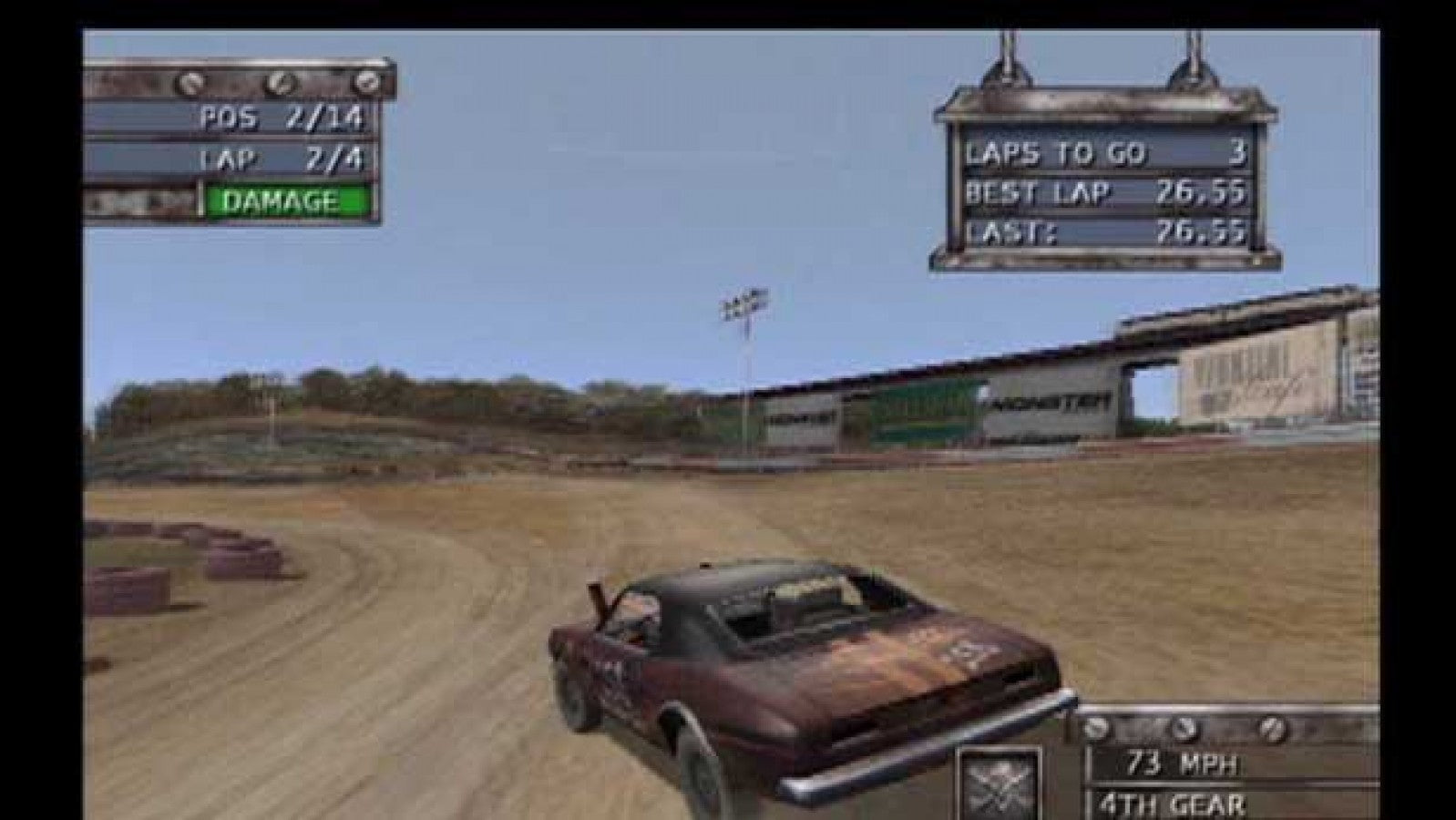Click the right screw on the speedometer frame
This screenshot has width=1456, height=820.
click(x=1273, y=729)
